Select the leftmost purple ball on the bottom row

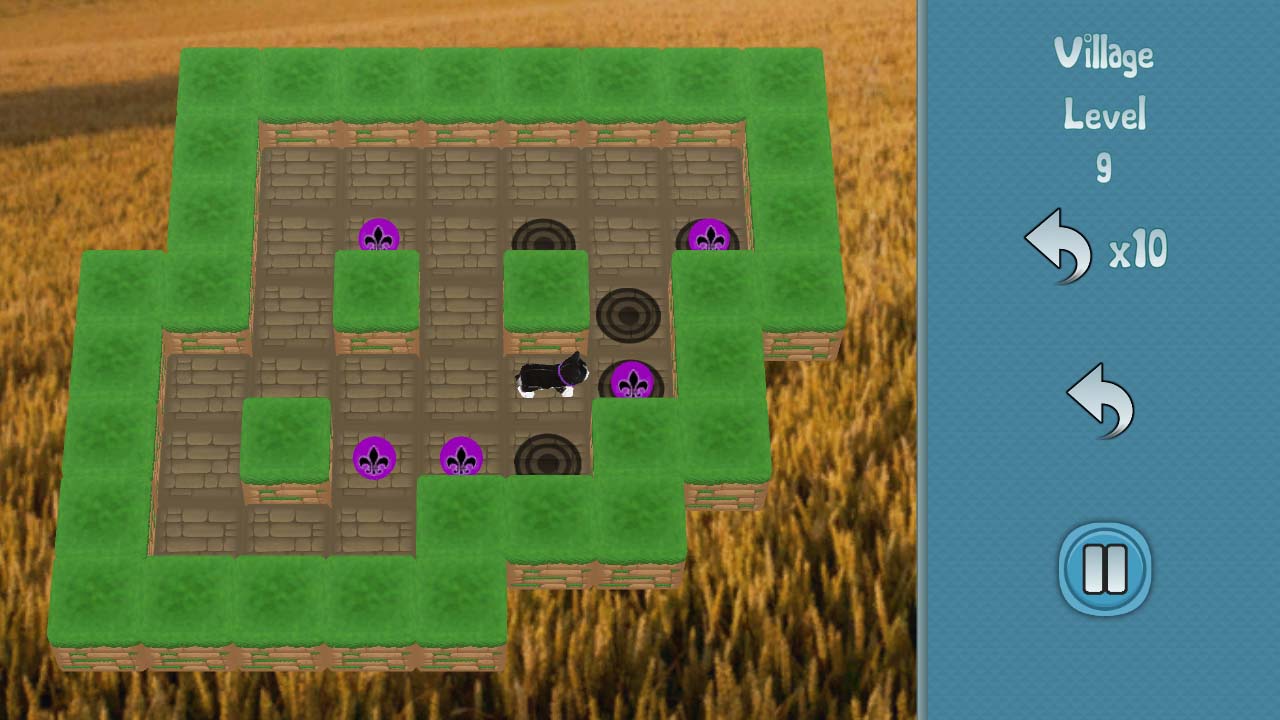(376, 458)
